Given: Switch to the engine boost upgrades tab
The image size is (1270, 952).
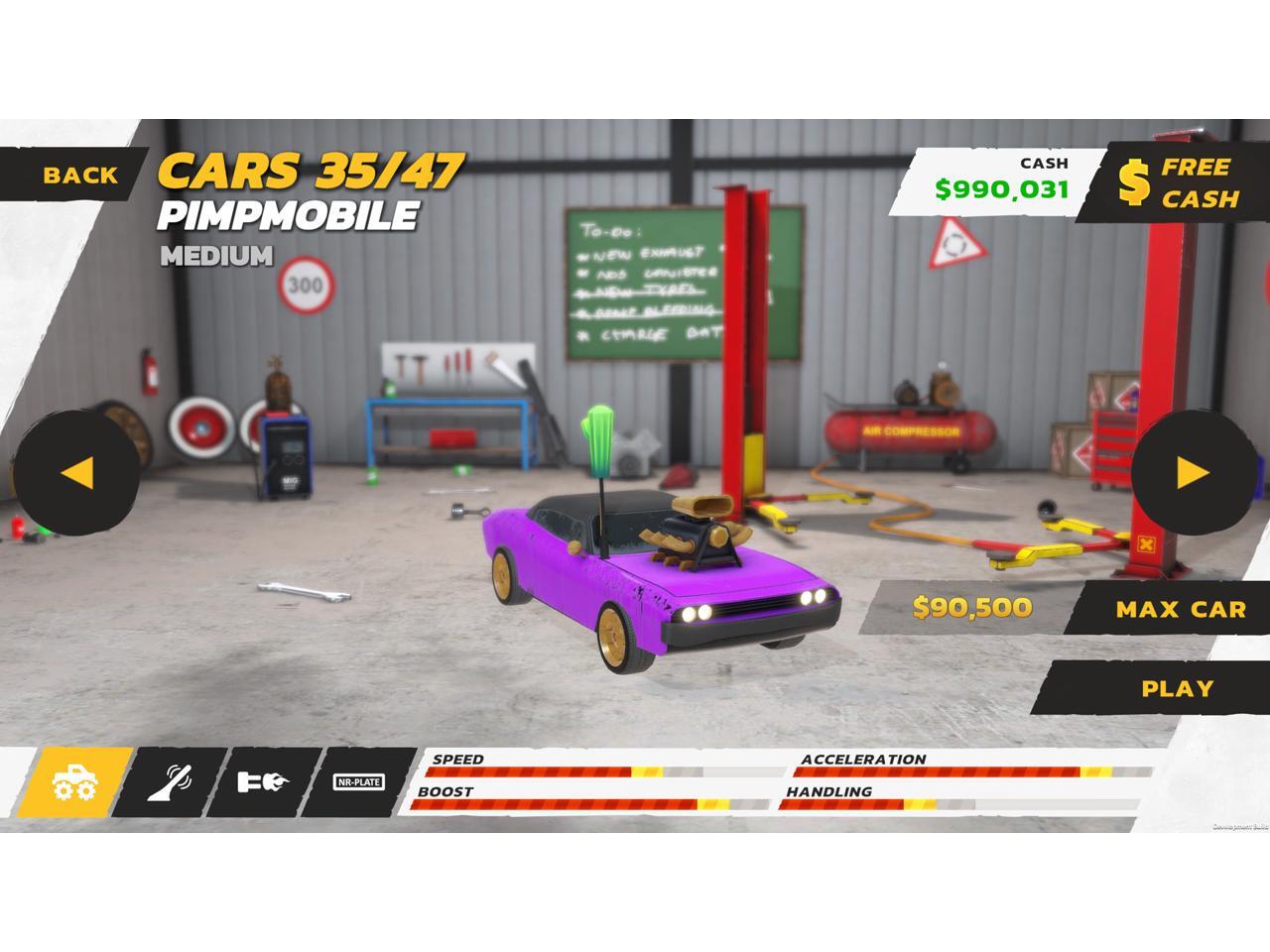Looking at the screenshot, I should click(263, 782).
